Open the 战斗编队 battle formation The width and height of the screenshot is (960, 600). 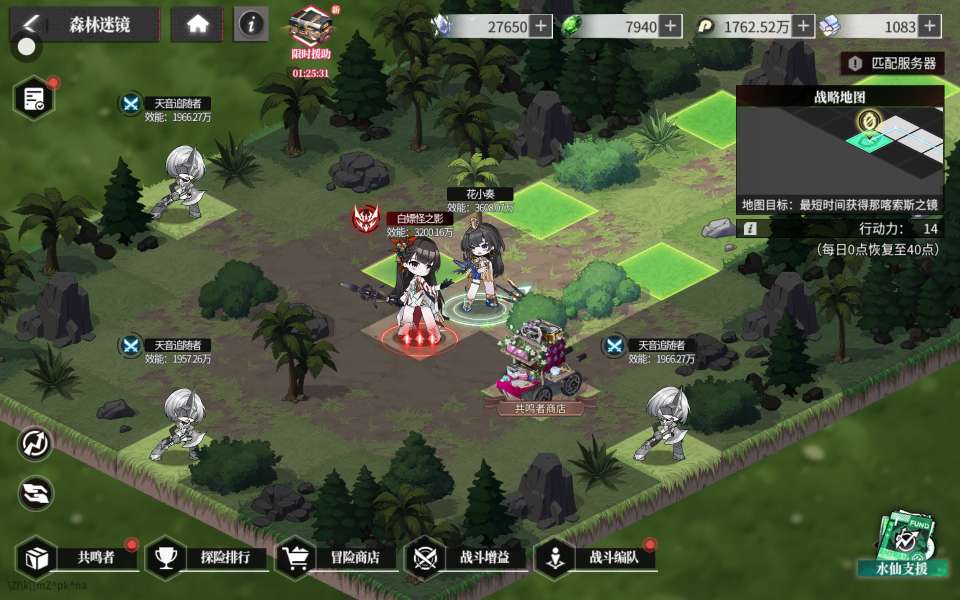pyautogui.click(x=597, y=557)
